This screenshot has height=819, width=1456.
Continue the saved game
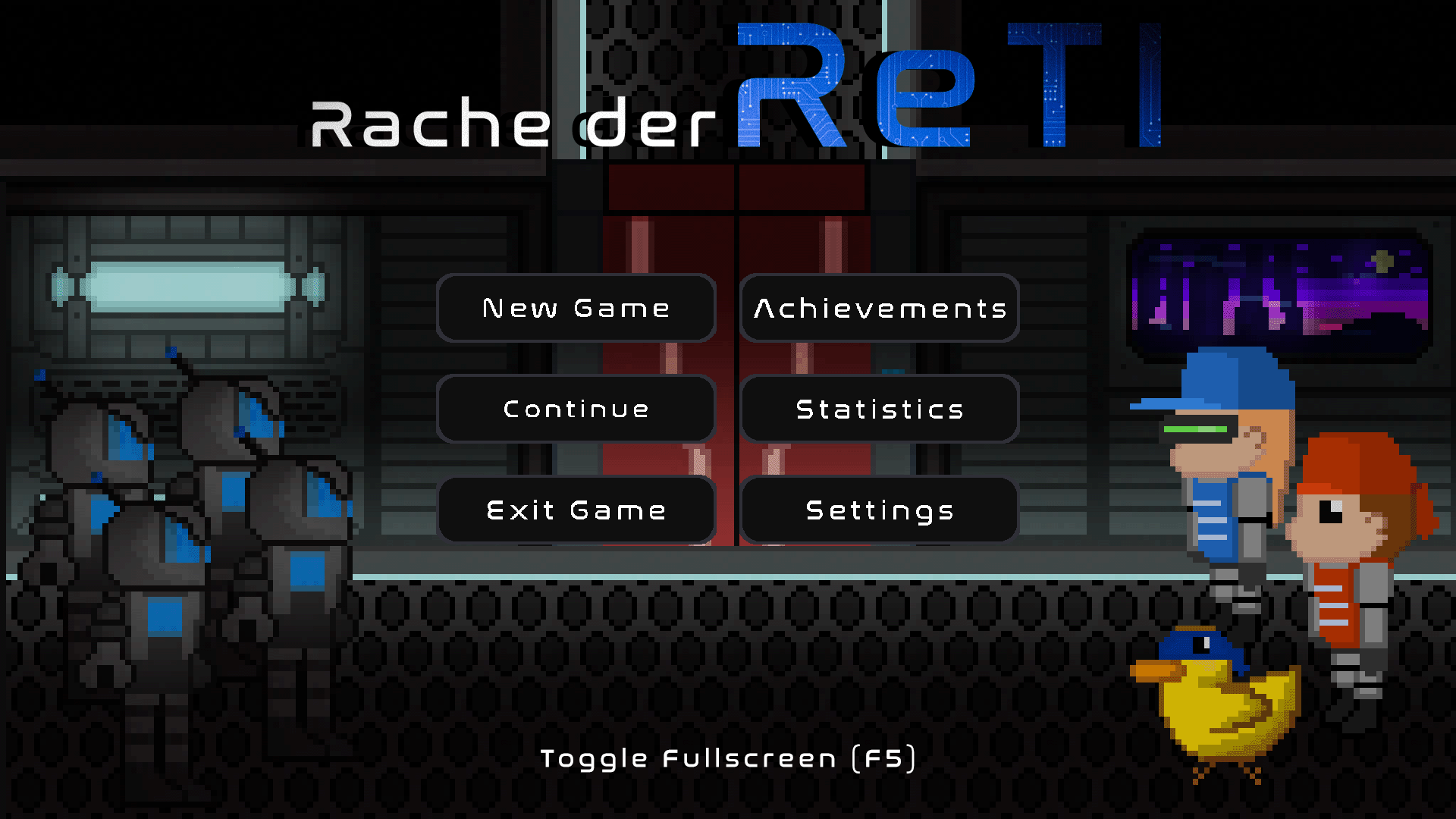coord(576,409)
